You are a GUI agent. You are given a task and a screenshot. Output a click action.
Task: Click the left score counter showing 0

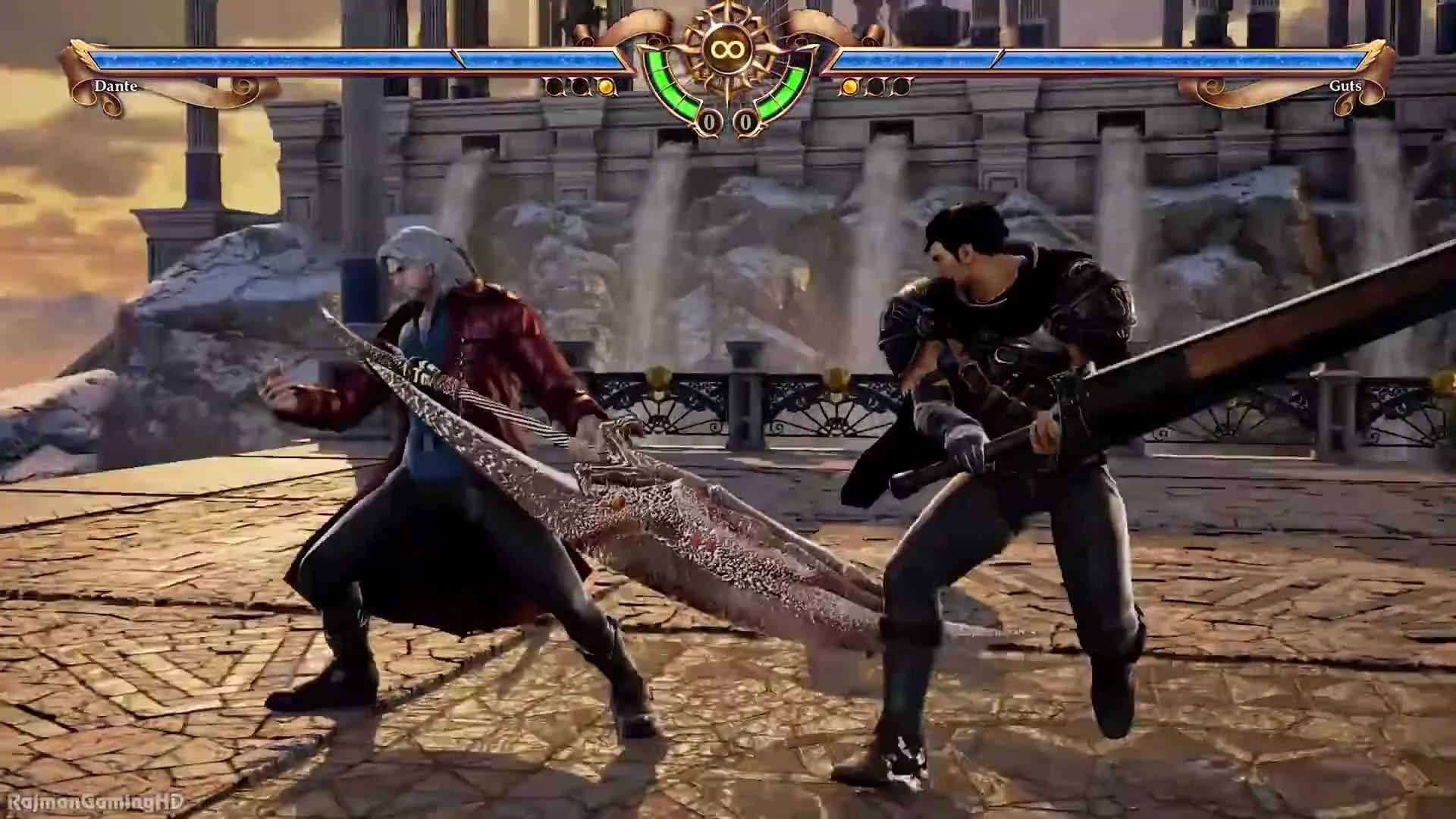[x=709, y=121]
